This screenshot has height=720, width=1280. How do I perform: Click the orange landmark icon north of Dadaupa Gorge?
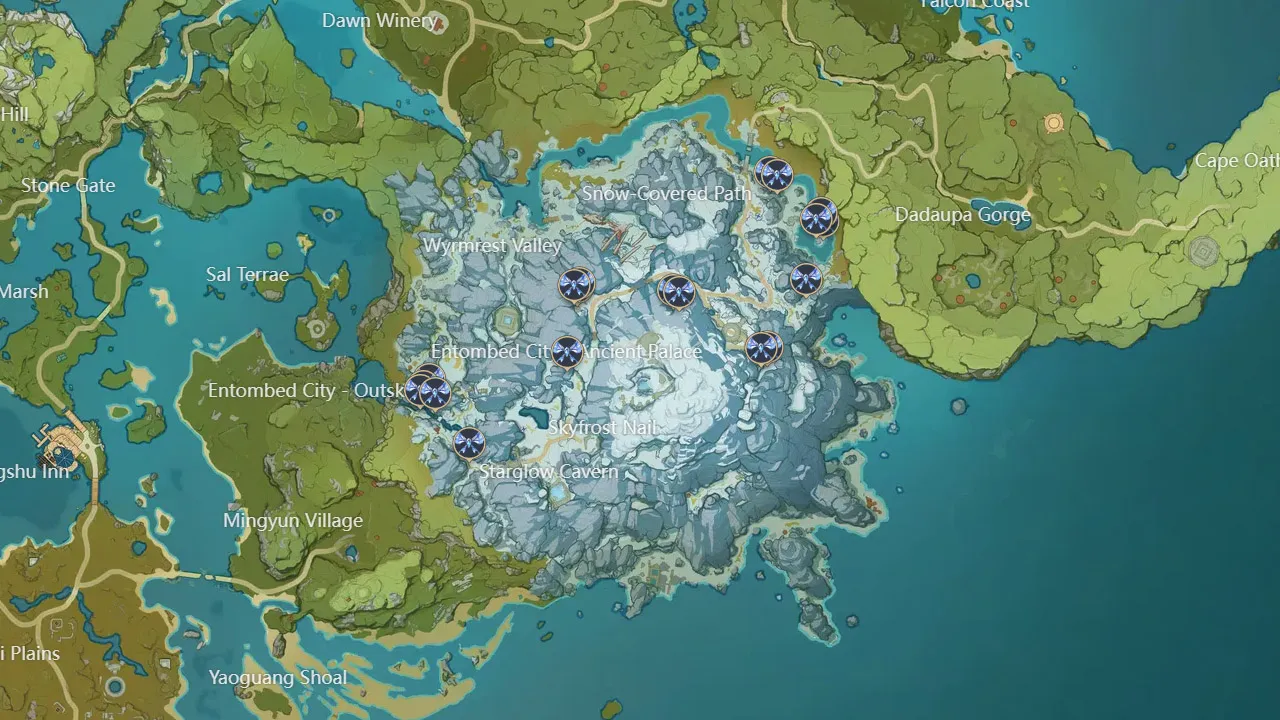(1053, 121)
